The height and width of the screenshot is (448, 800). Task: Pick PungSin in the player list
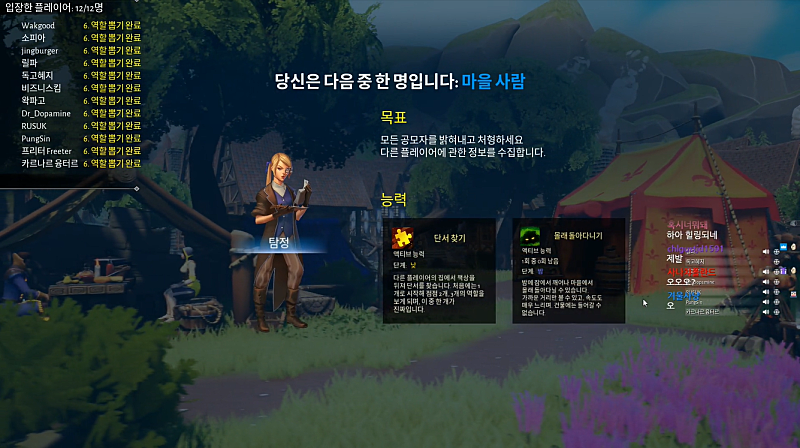click(38, 138)
